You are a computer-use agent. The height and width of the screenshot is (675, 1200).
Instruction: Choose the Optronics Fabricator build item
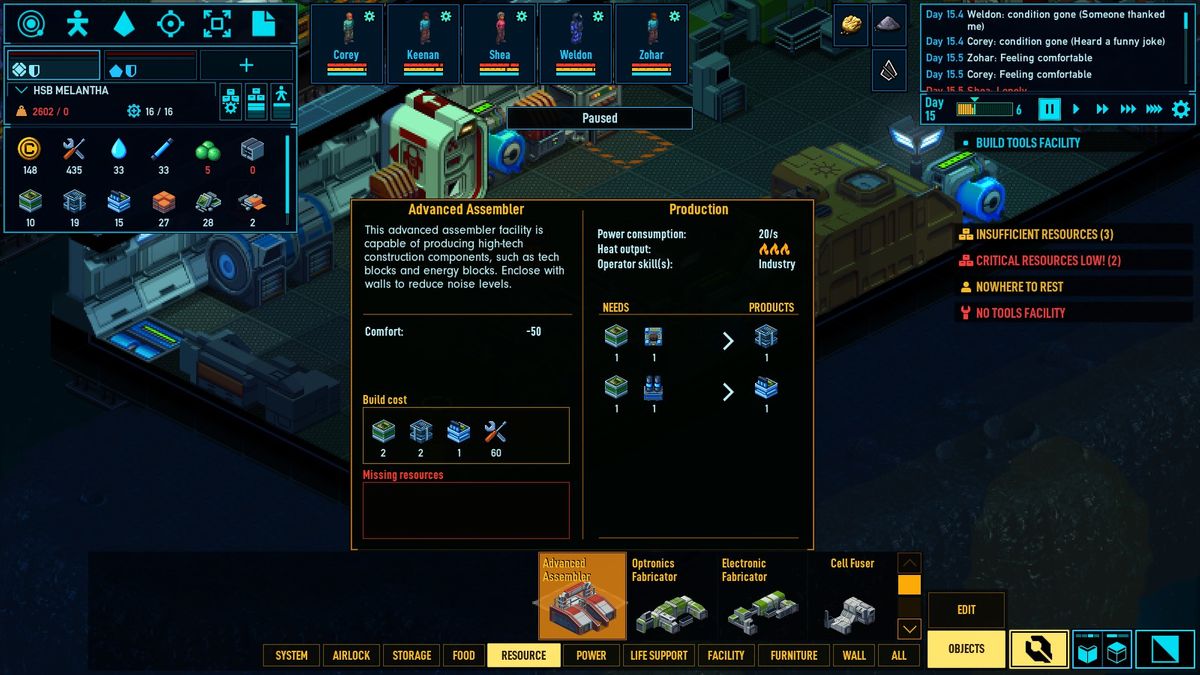672,596
